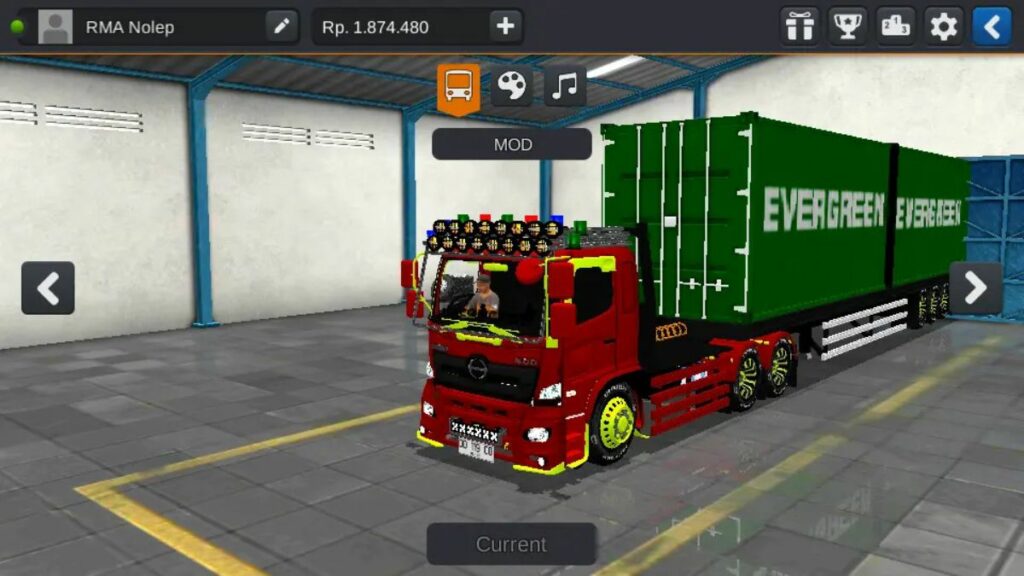The image size is (1024, 576).
Task: Add more money with plus button
Action: 506,27
